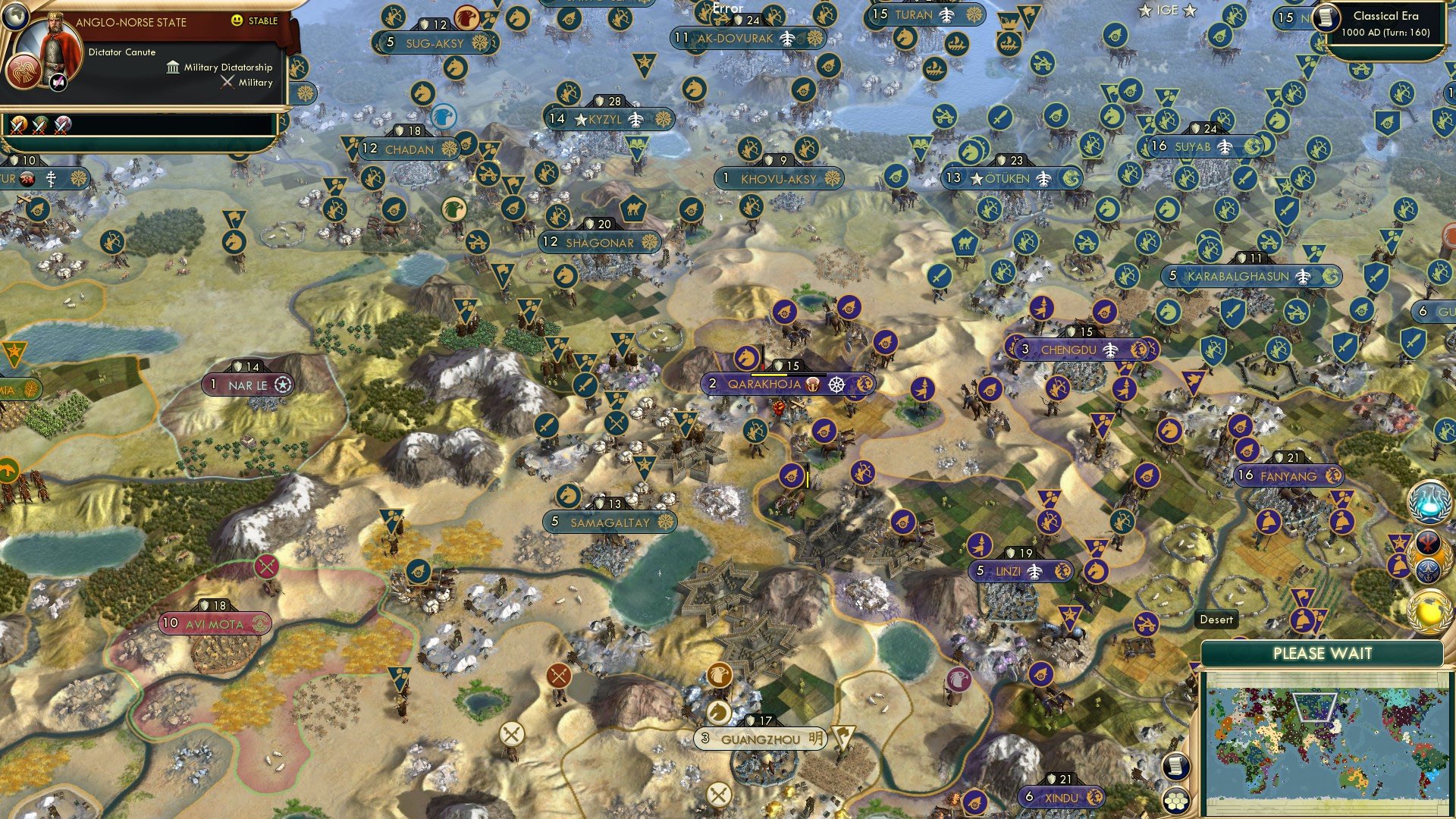1456x819 pixels.
Task: Click the crossed-swords war icon in the diplomacy bar
Action: [17, 127]
